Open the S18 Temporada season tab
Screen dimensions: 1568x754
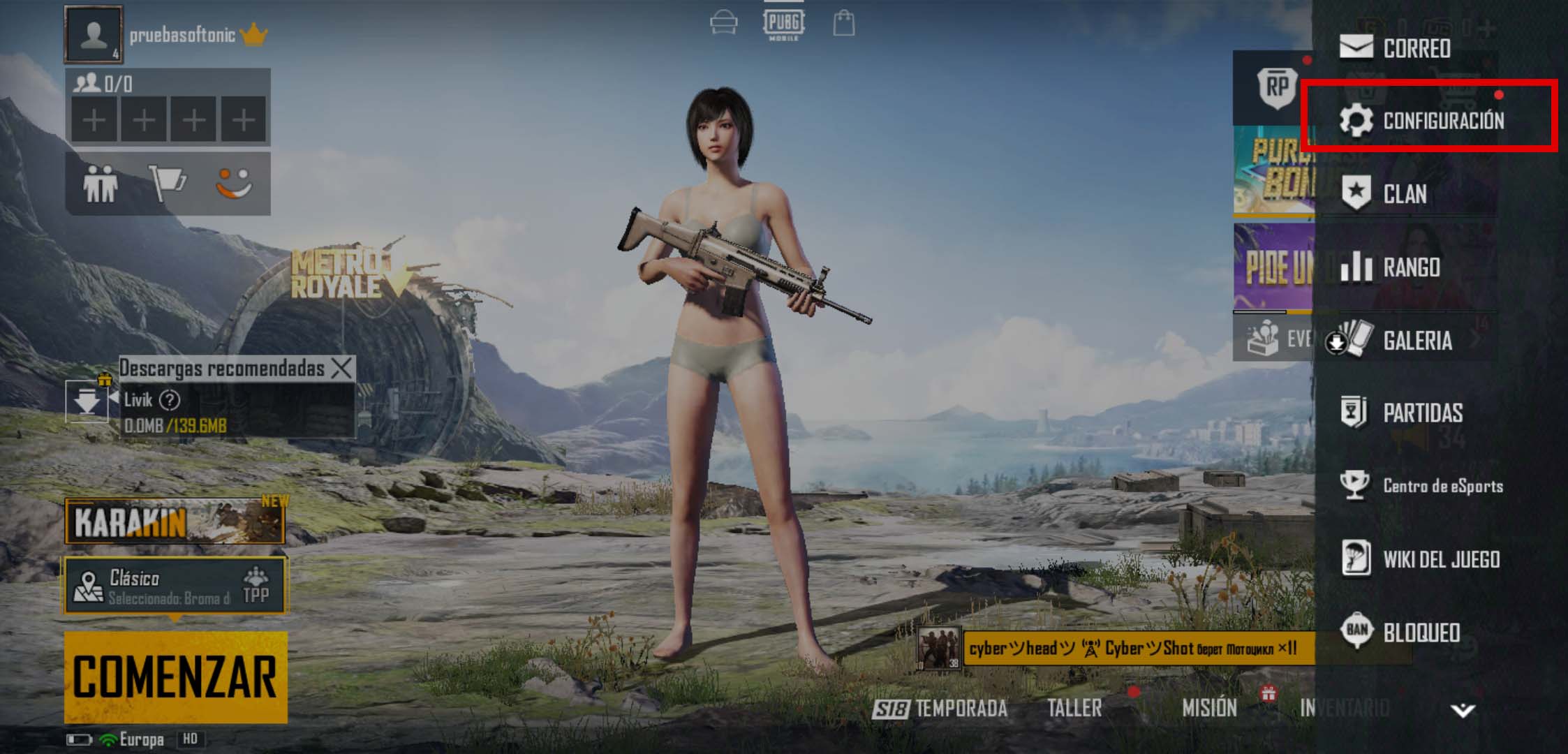[940, 709]
